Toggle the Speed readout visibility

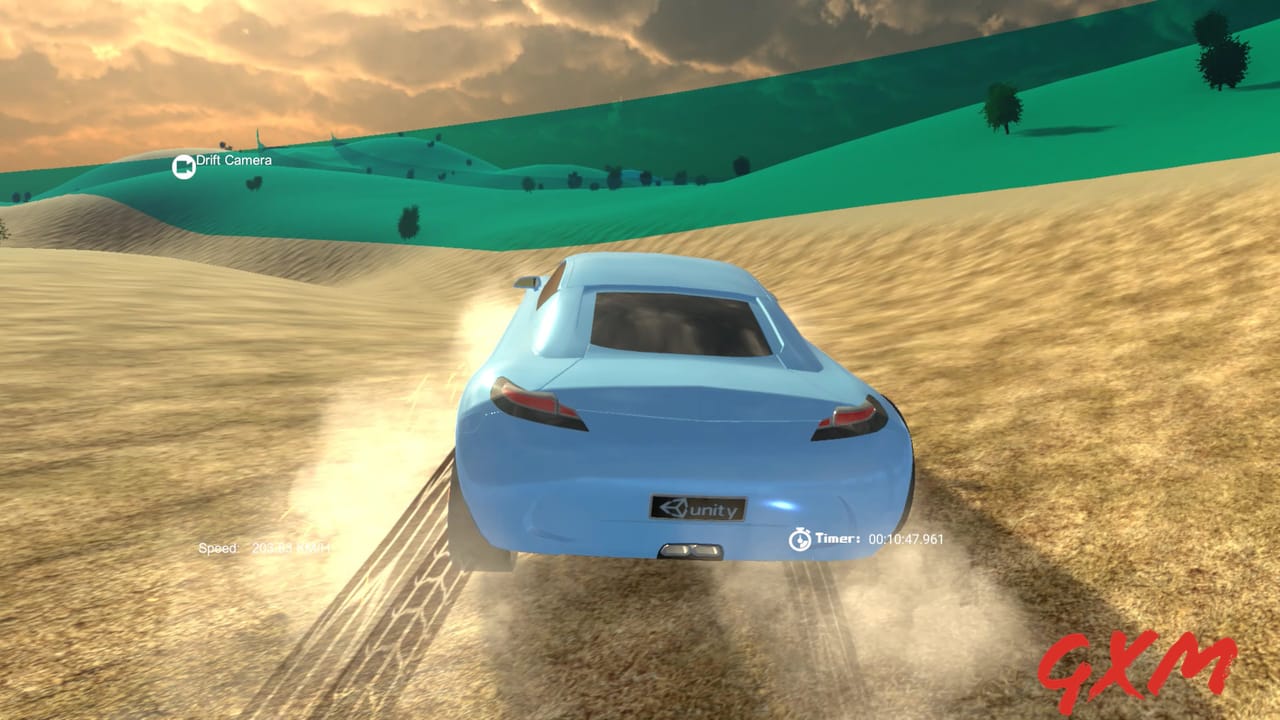tap(218, 547)
